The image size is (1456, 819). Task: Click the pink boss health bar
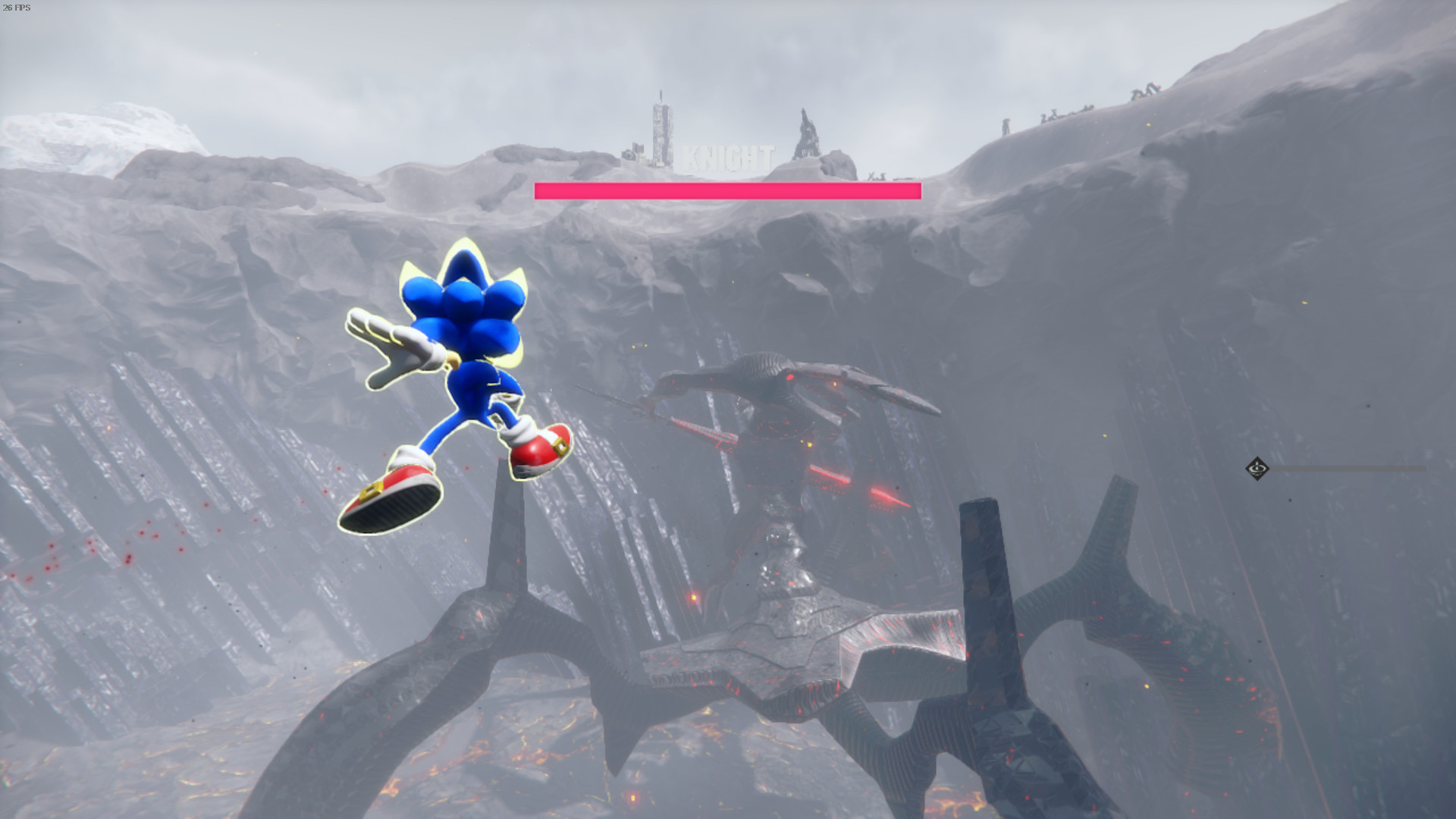pyautogui.click(x=726, y=191)
